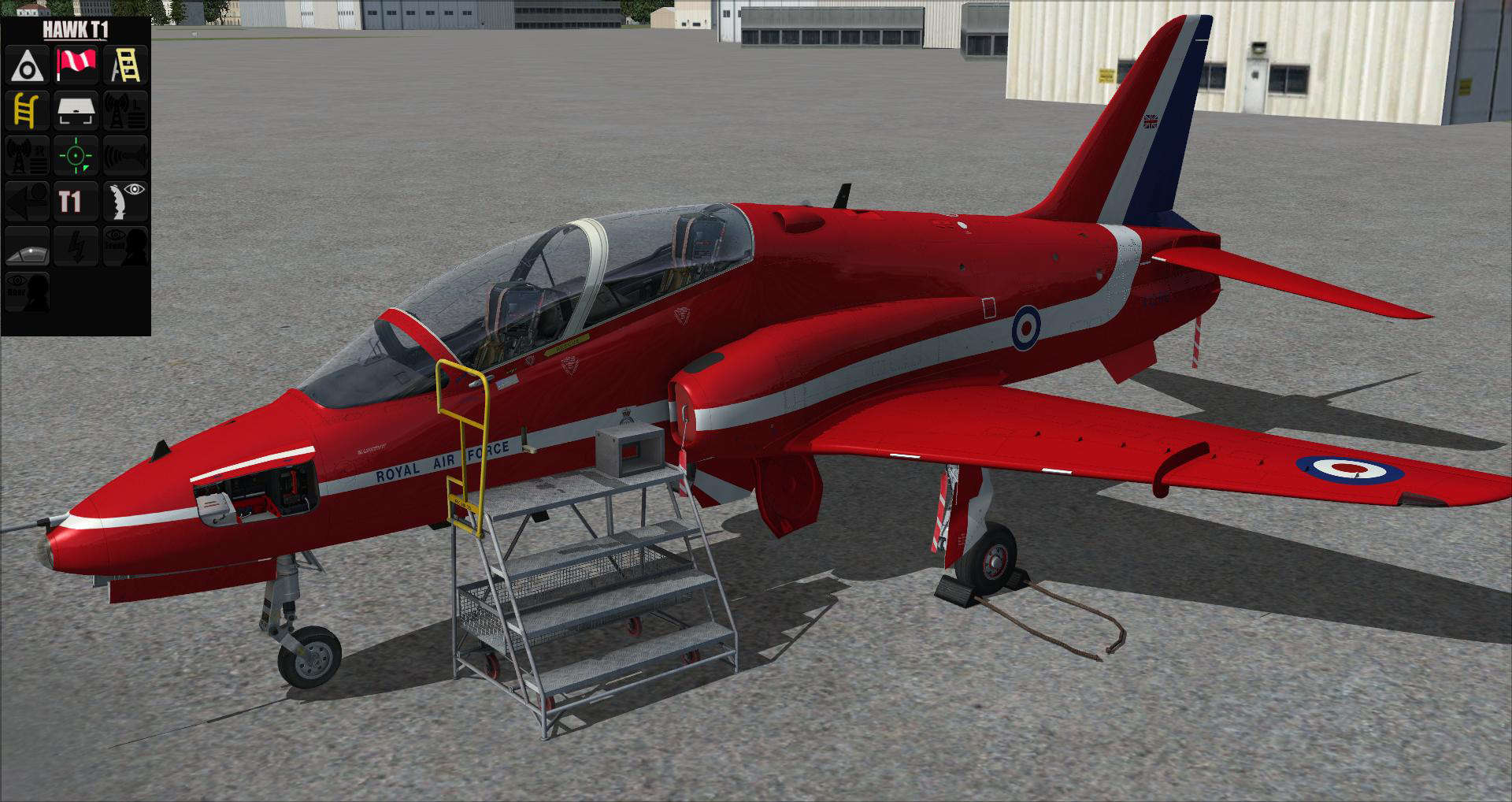Click the left arrow icon in the panel
This screenshot has height=802, width=1512.
coord(28,200)
